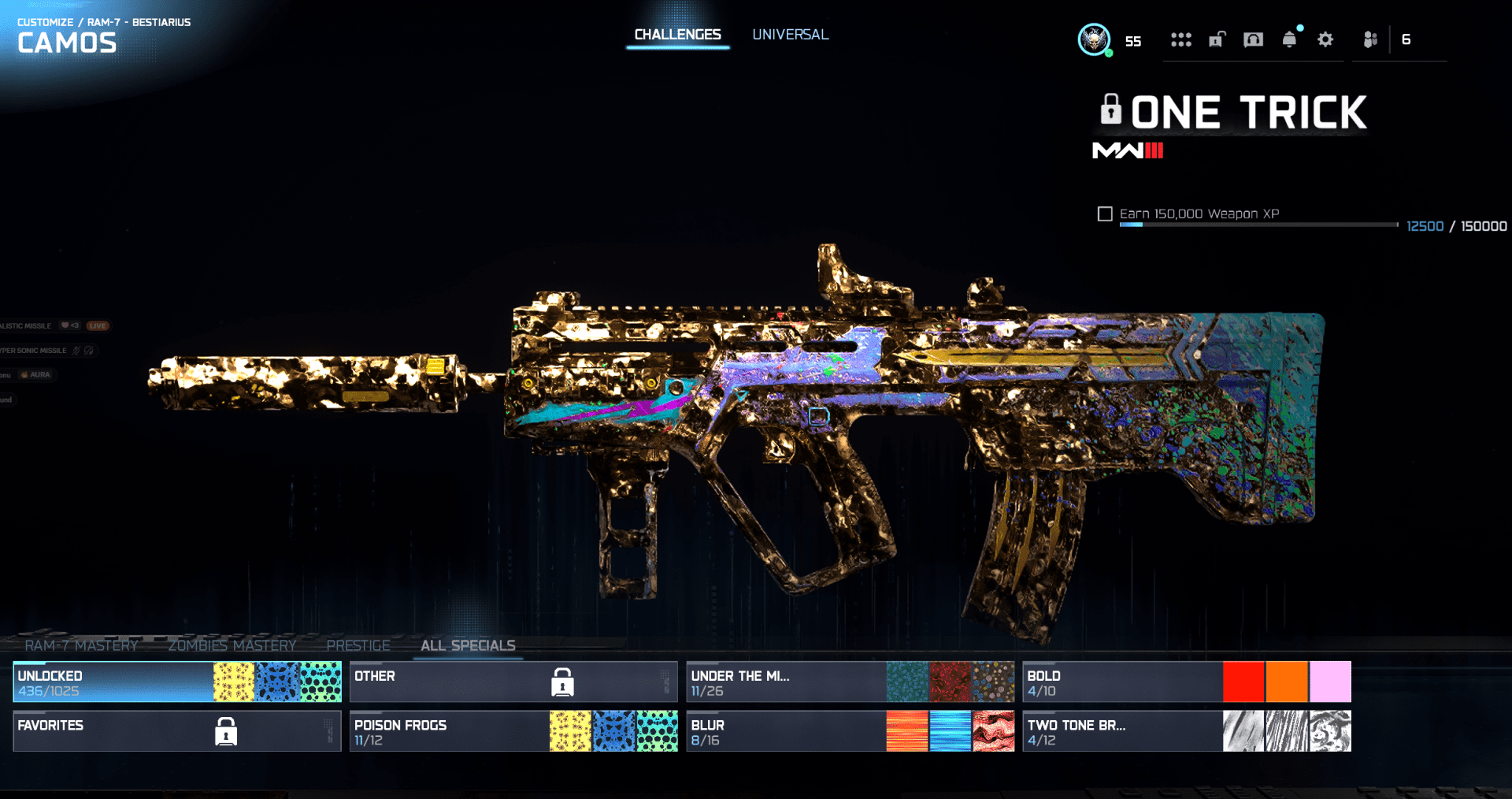Open the social party icon
Screen dimensions: 1512x799
pos(1370,39)
